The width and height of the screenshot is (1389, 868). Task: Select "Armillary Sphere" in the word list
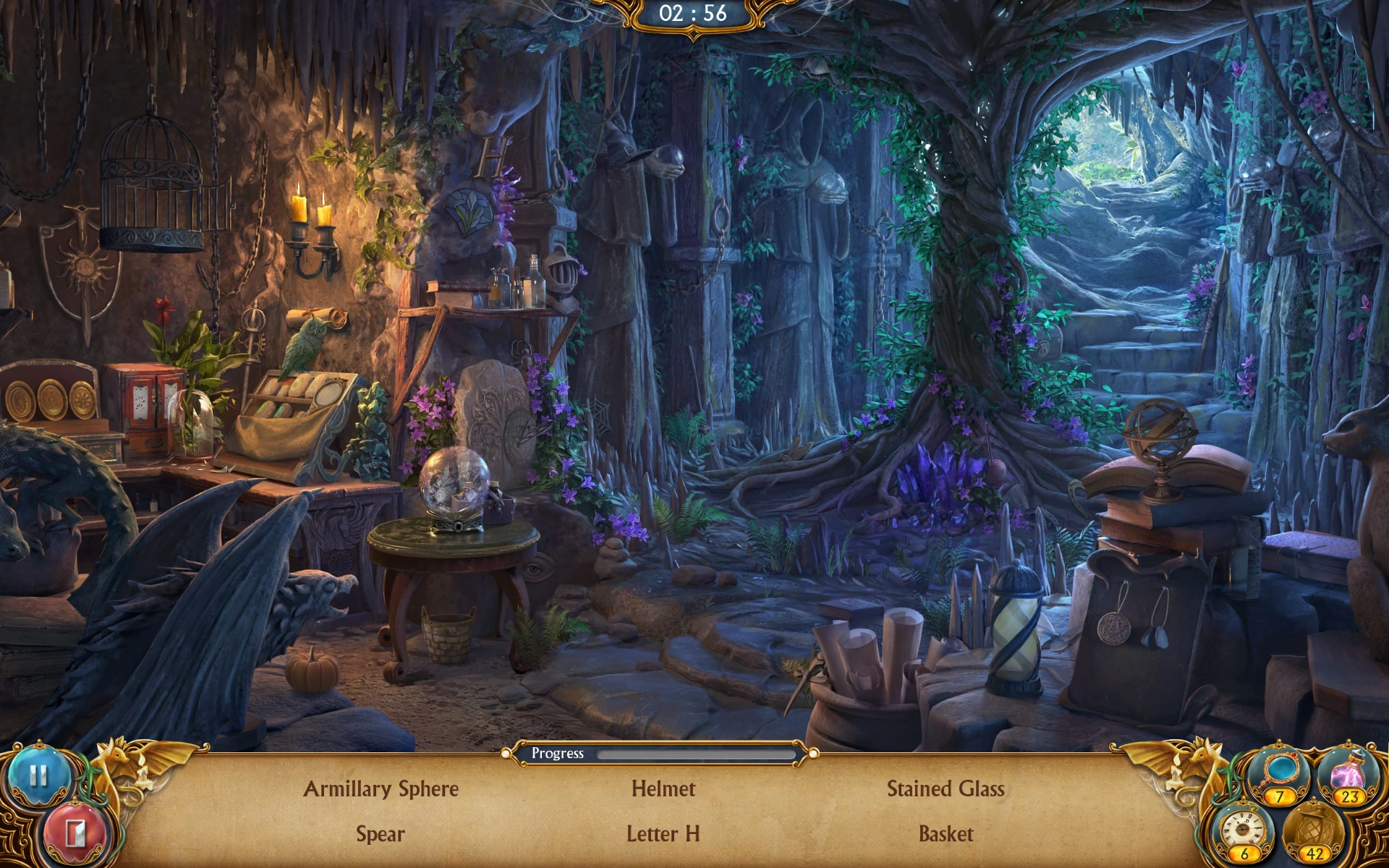coord(381,790)
